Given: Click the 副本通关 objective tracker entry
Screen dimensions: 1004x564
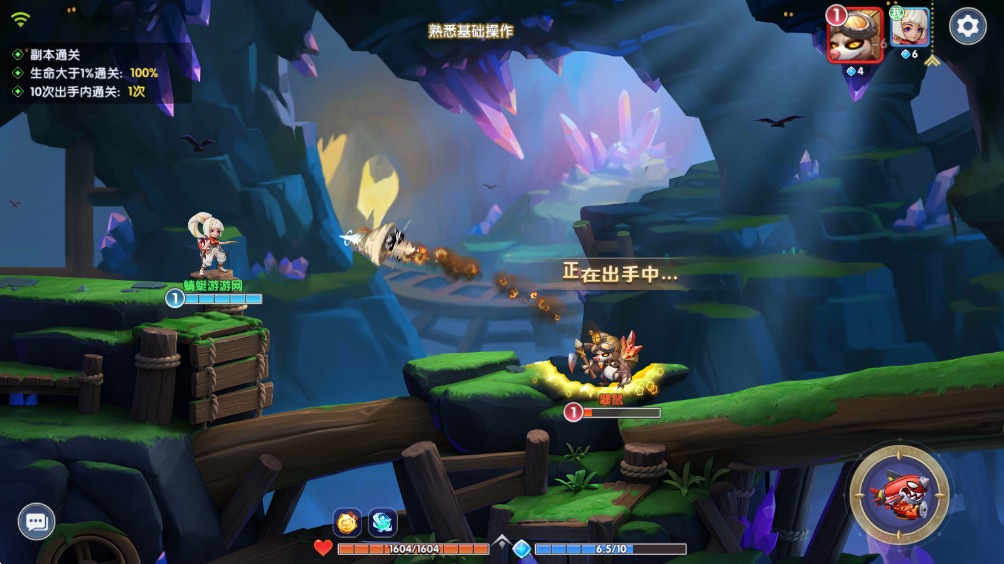Looking at the screenshot, I should (x=54, y=55).
